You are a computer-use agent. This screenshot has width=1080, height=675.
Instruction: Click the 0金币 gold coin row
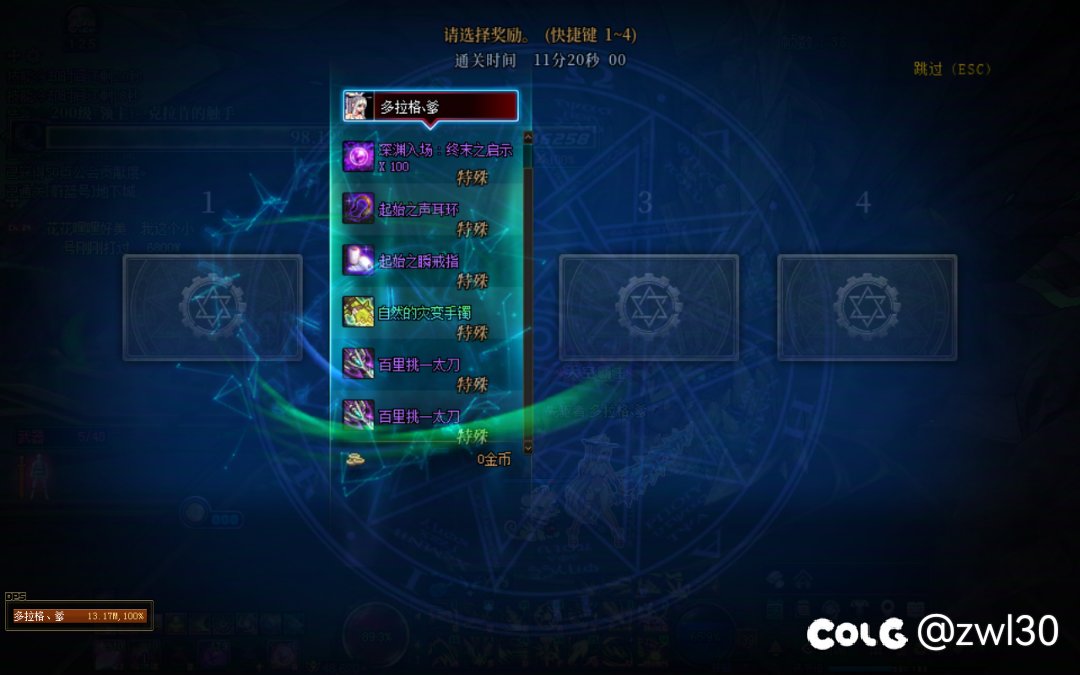pos(431,460)
